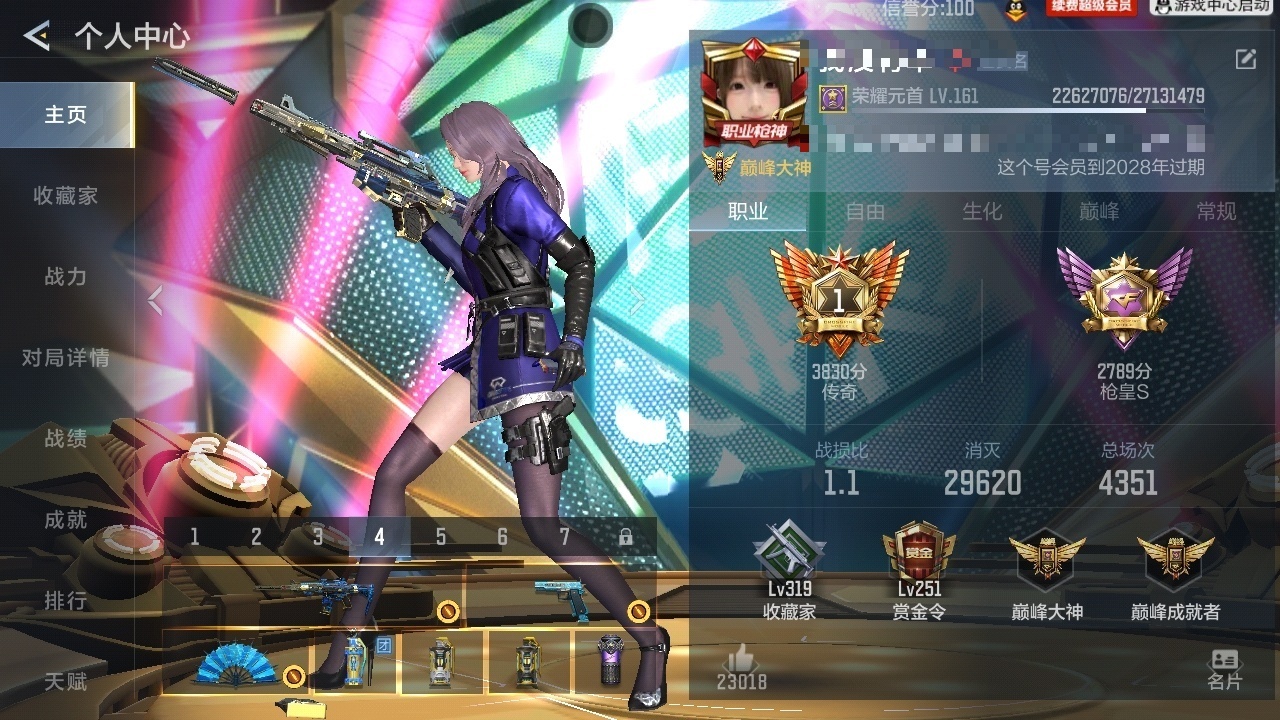Viewport: 1280px width, 720px height.
Task: Switch to the 生化 stats tab
Action: point(982,211)
